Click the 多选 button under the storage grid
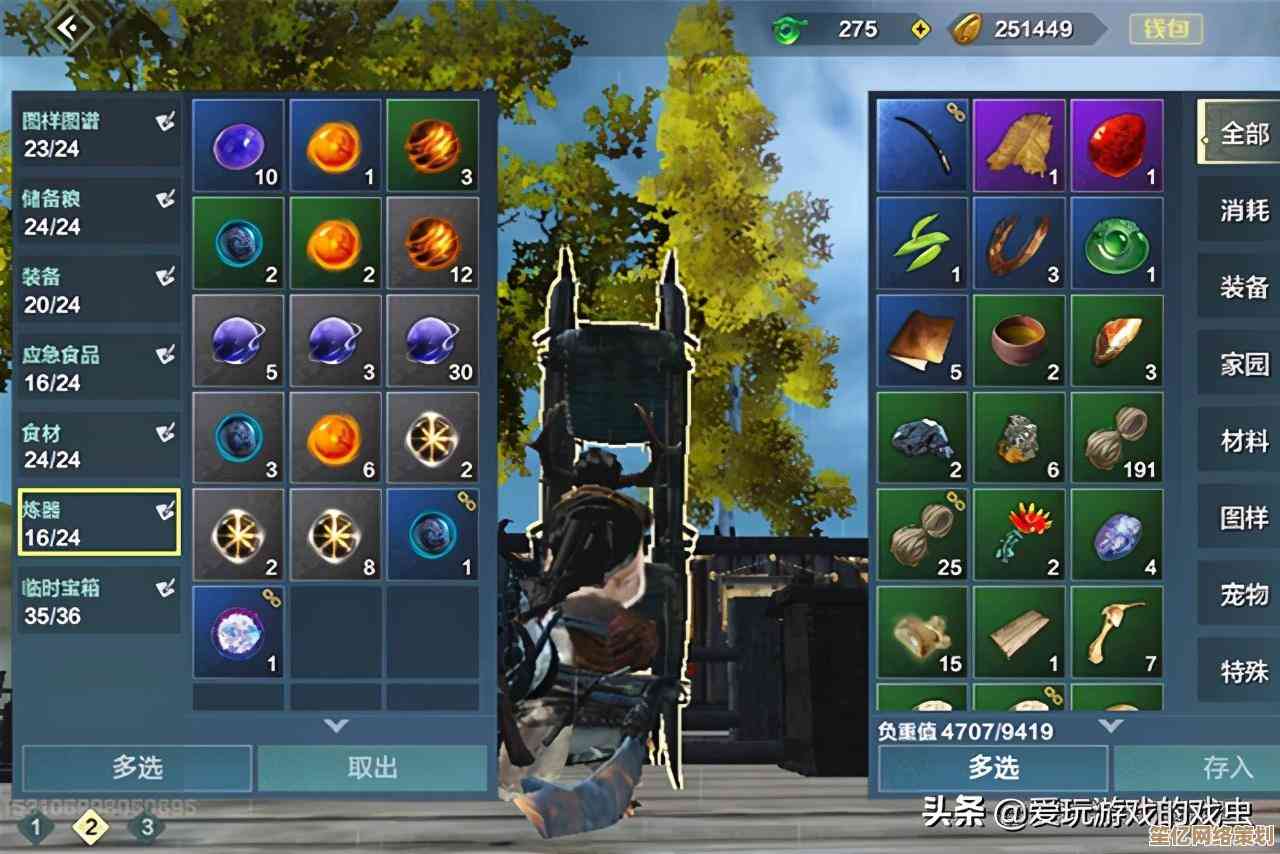The image size is (1280, 854). [x=137, y=767]
